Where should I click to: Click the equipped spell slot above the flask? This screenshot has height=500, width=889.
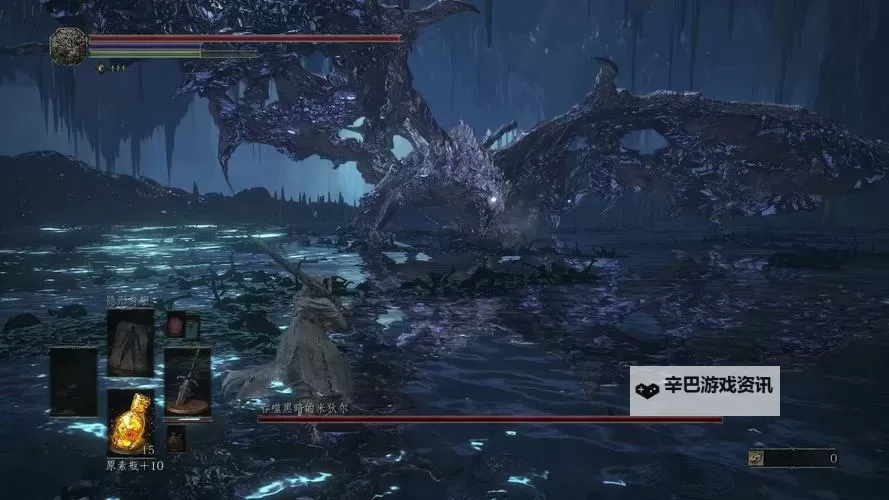(131, 341)
